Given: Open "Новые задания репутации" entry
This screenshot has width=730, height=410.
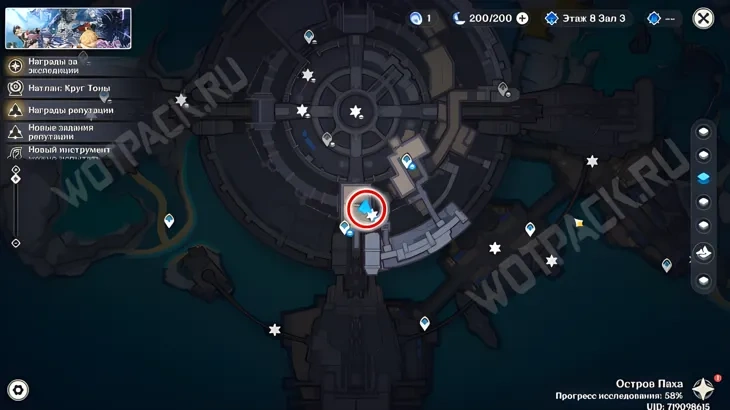Looking at the screenshot, I should tap(60, 132).
